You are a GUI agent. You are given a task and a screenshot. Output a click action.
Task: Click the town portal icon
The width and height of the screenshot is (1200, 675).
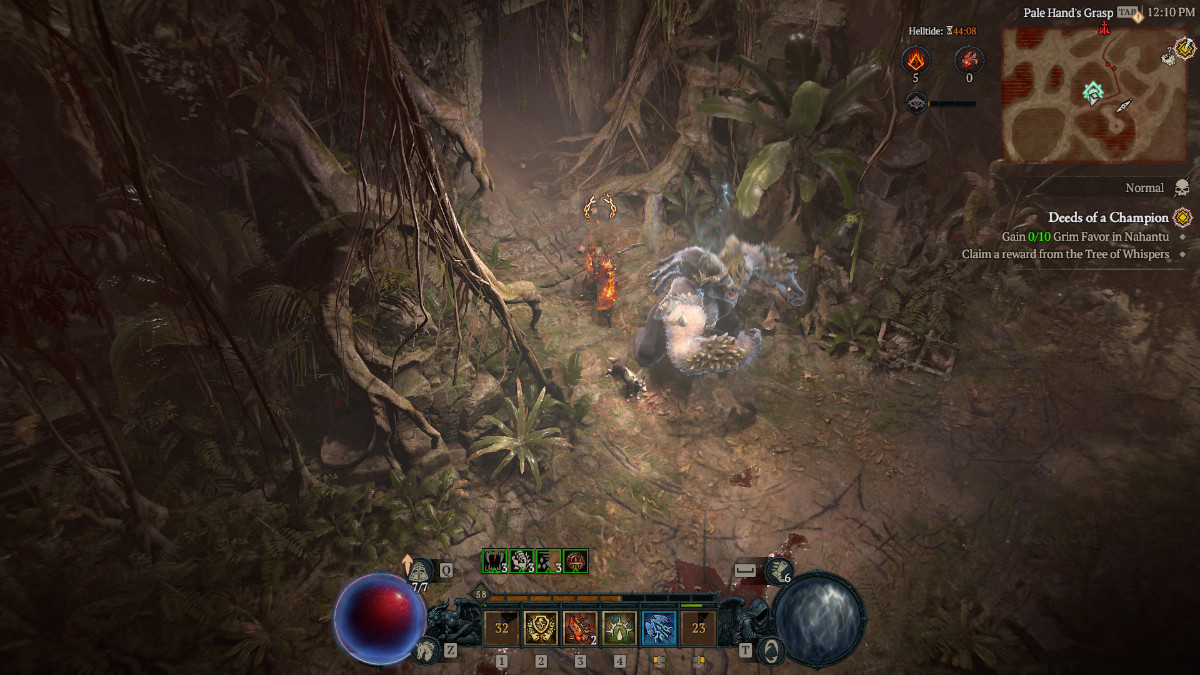point(770,650)
